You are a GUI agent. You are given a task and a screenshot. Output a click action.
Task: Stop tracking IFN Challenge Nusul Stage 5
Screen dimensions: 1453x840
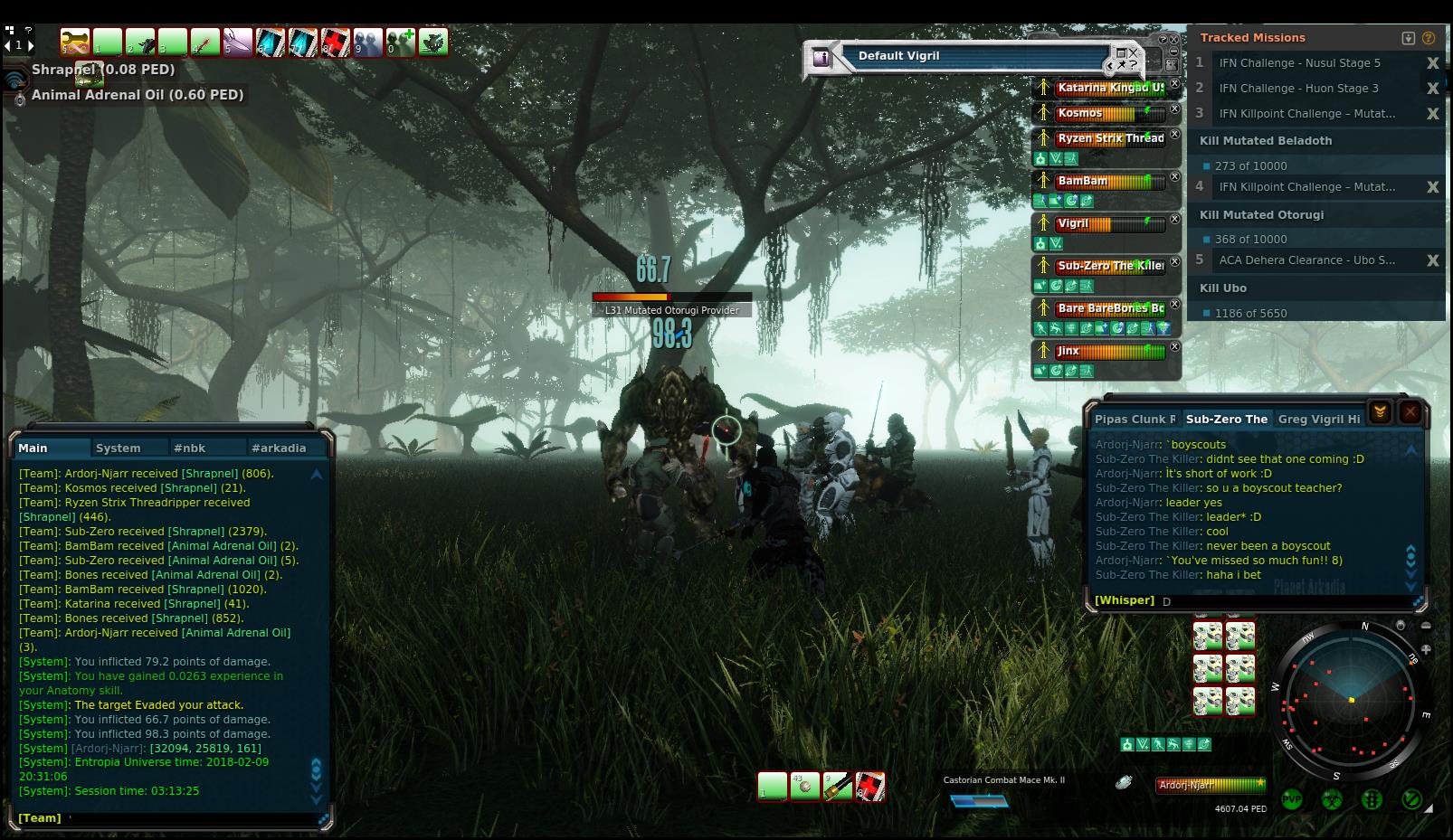point(1432,63)
